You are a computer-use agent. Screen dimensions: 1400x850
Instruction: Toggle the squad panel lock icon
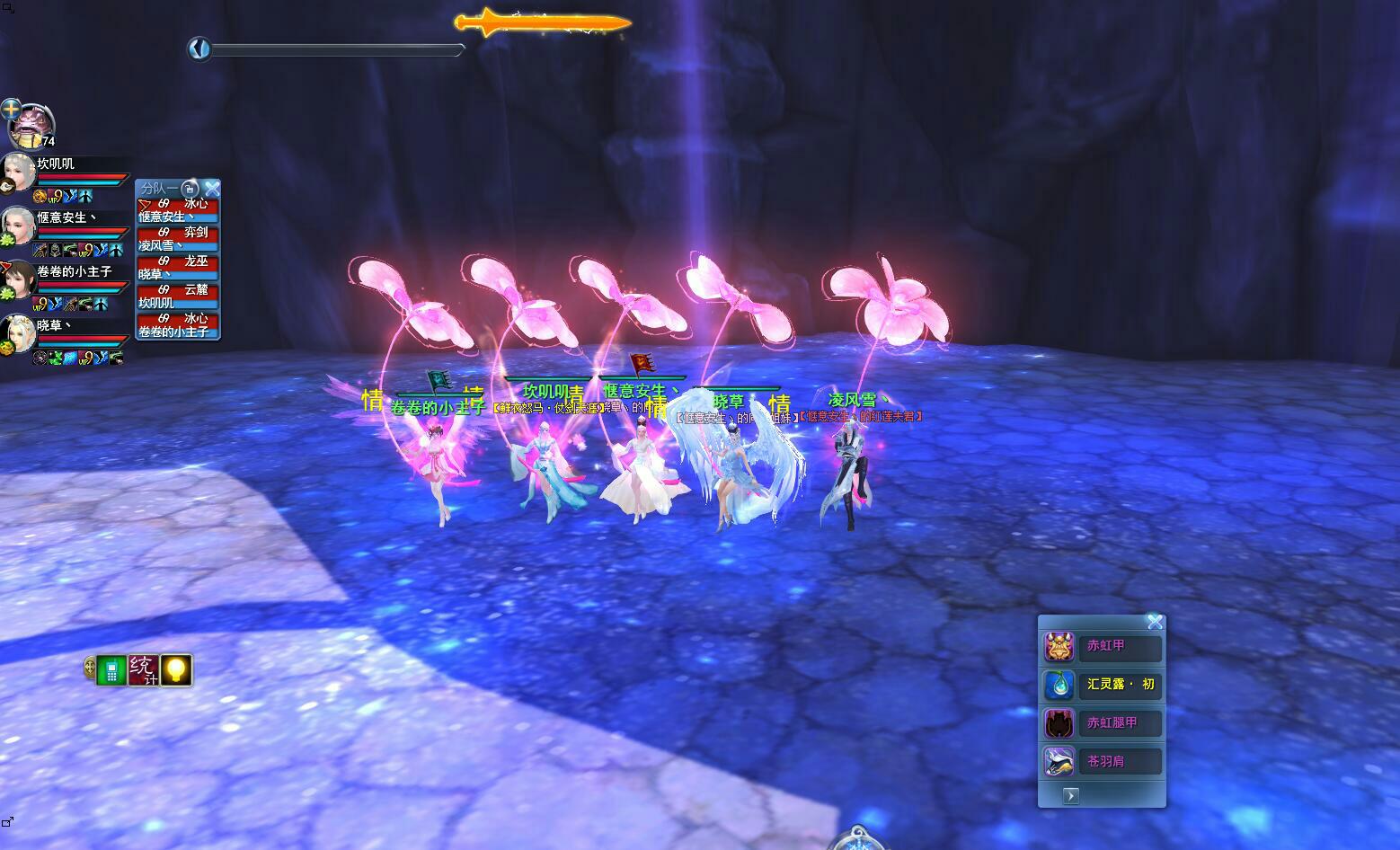190,189
